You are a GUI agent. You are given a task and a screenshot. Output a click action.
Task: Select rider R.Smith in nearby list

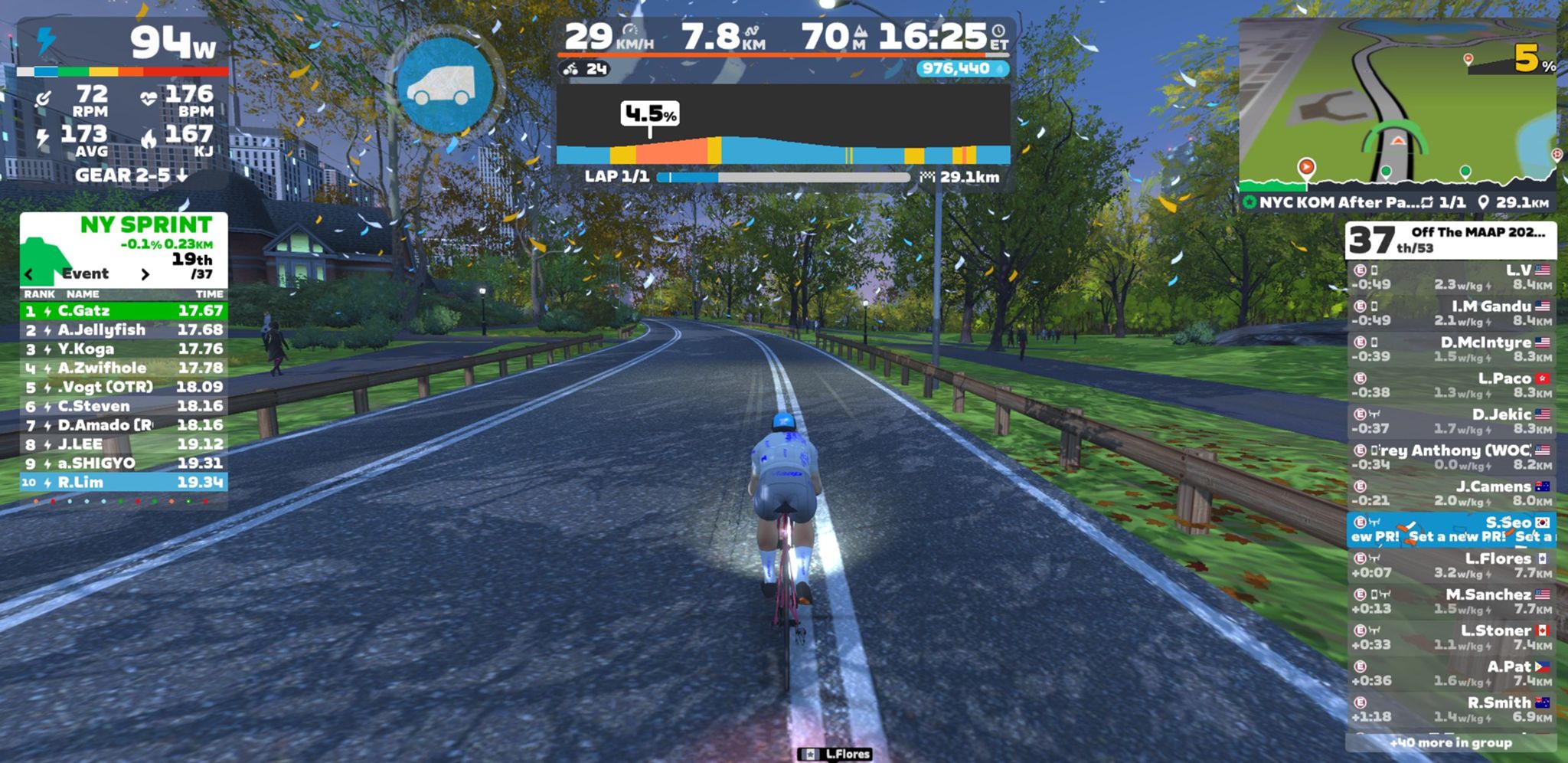pos(1451,709)
